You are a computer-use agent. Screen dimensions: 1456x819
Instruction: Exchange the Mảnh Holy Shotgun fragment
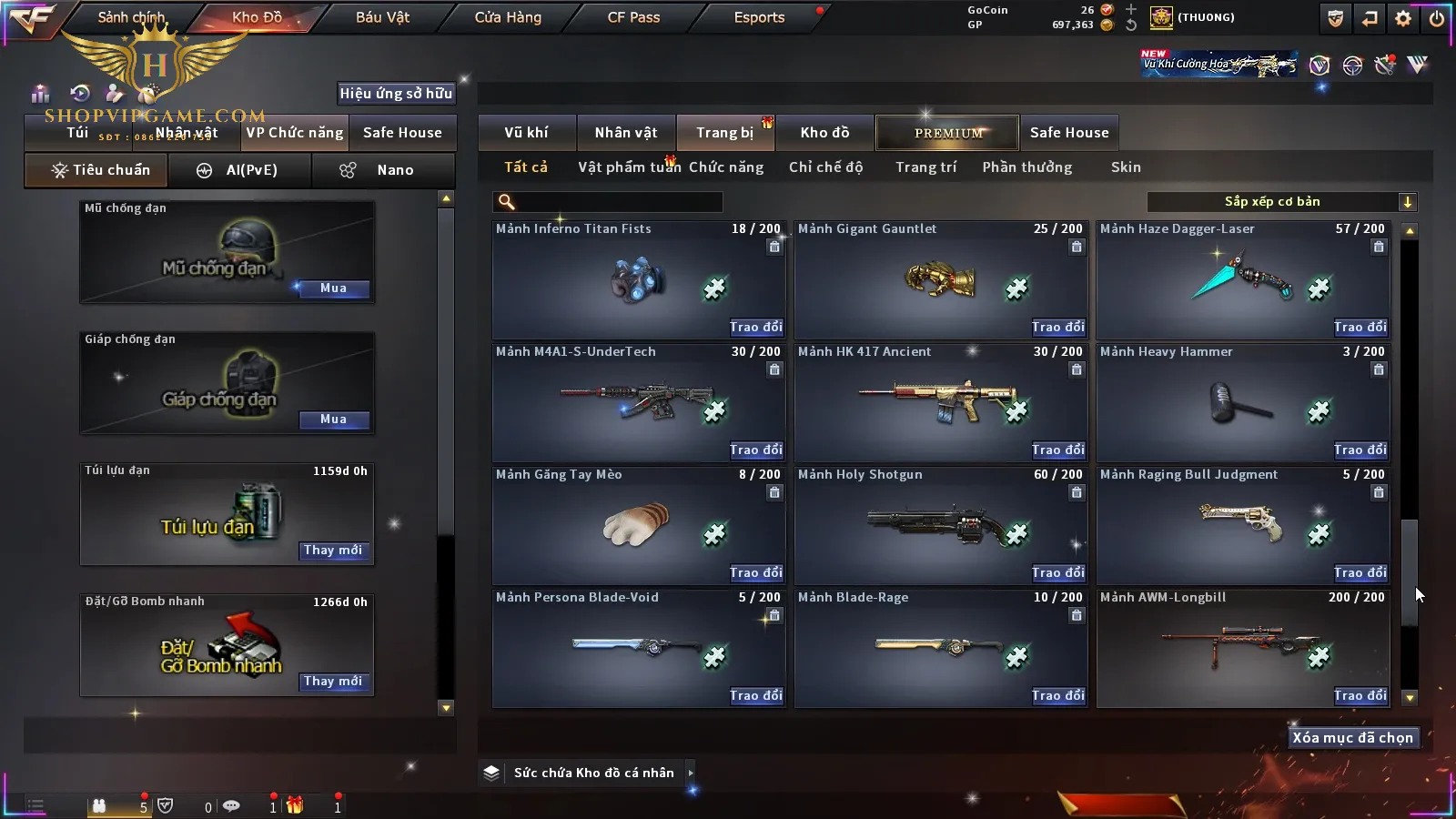click(x=1057, y=572)
